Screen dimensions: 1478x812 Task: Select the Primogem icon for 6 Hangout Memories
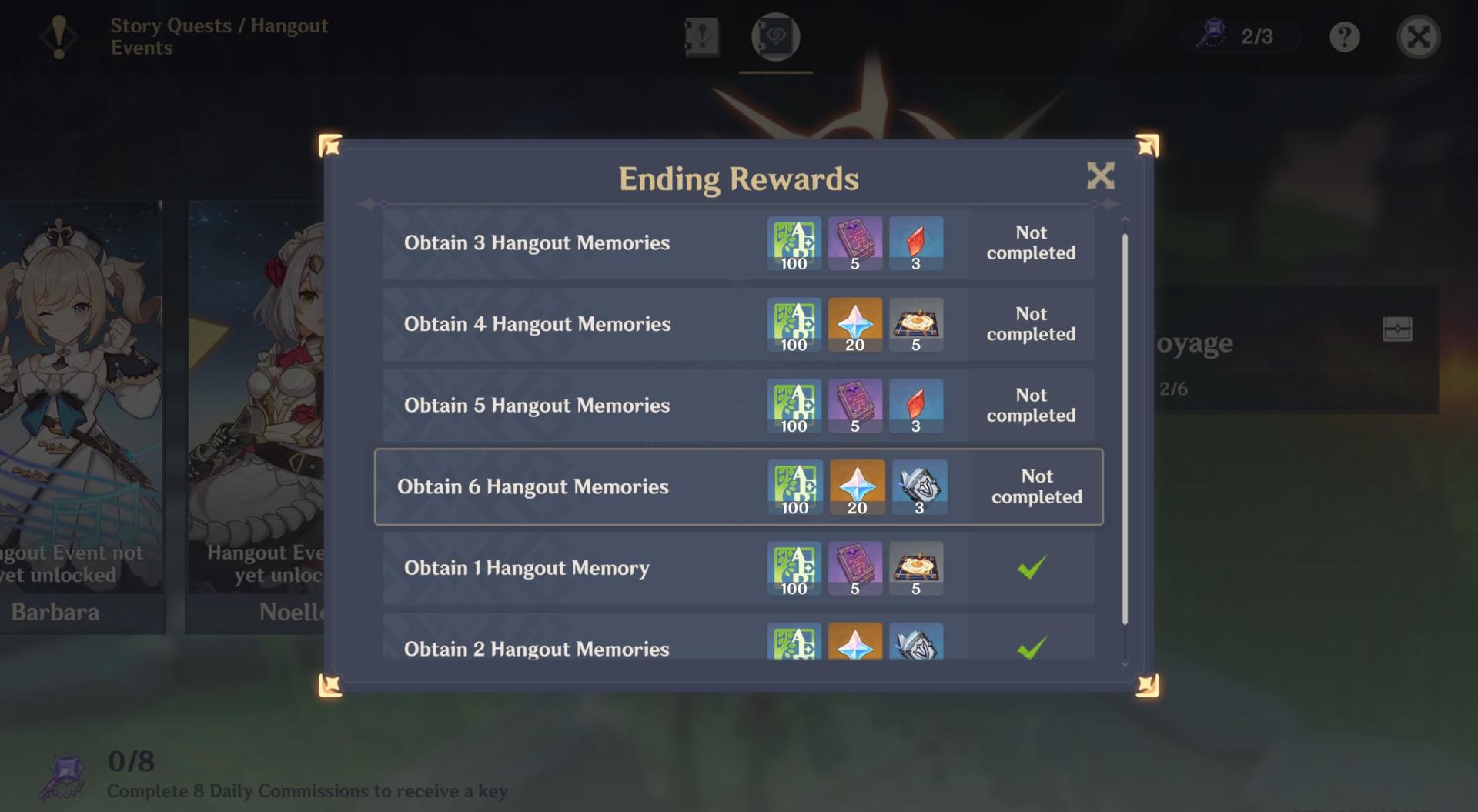[x=858, y=486]
